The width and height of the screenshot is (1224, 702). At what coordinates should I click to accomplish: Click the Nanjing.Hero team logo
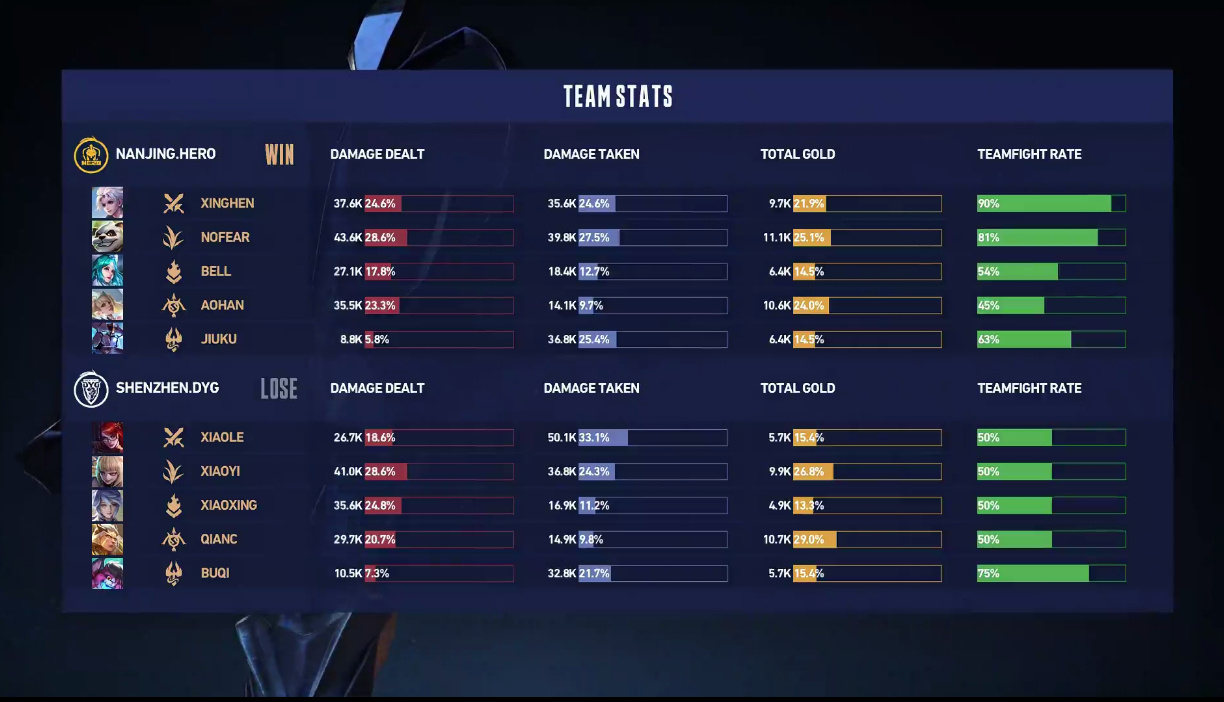(91, 155)
